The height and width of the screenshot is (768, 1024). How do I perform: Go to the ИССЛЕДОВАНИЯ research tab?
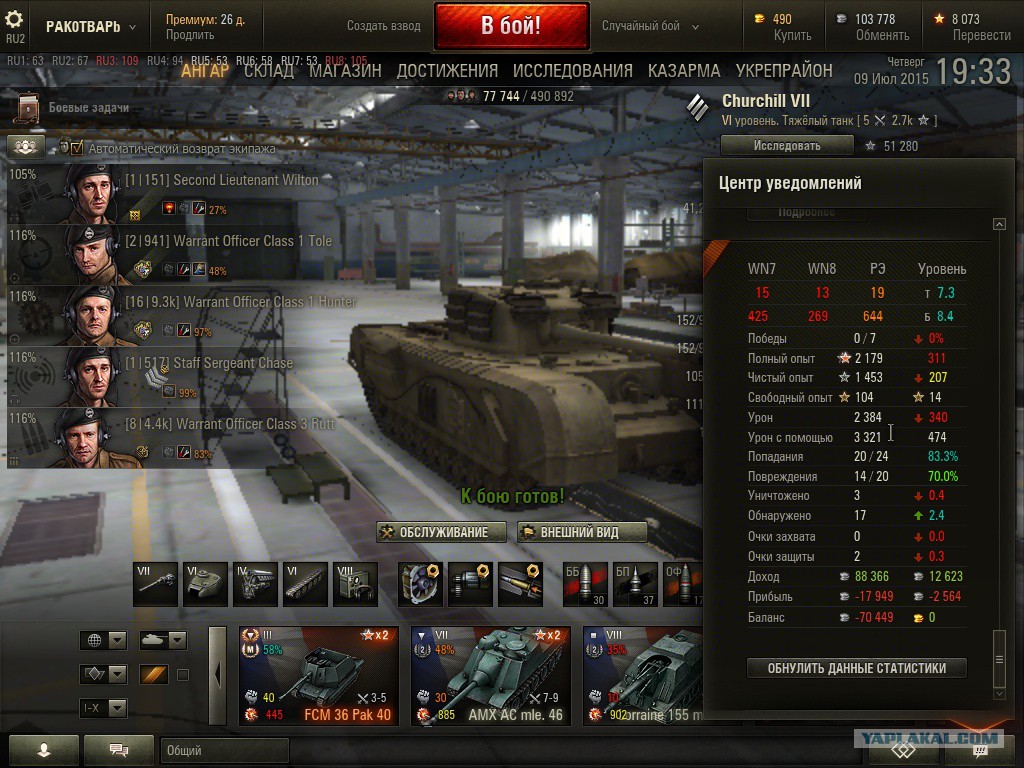(x=572, y=71)
